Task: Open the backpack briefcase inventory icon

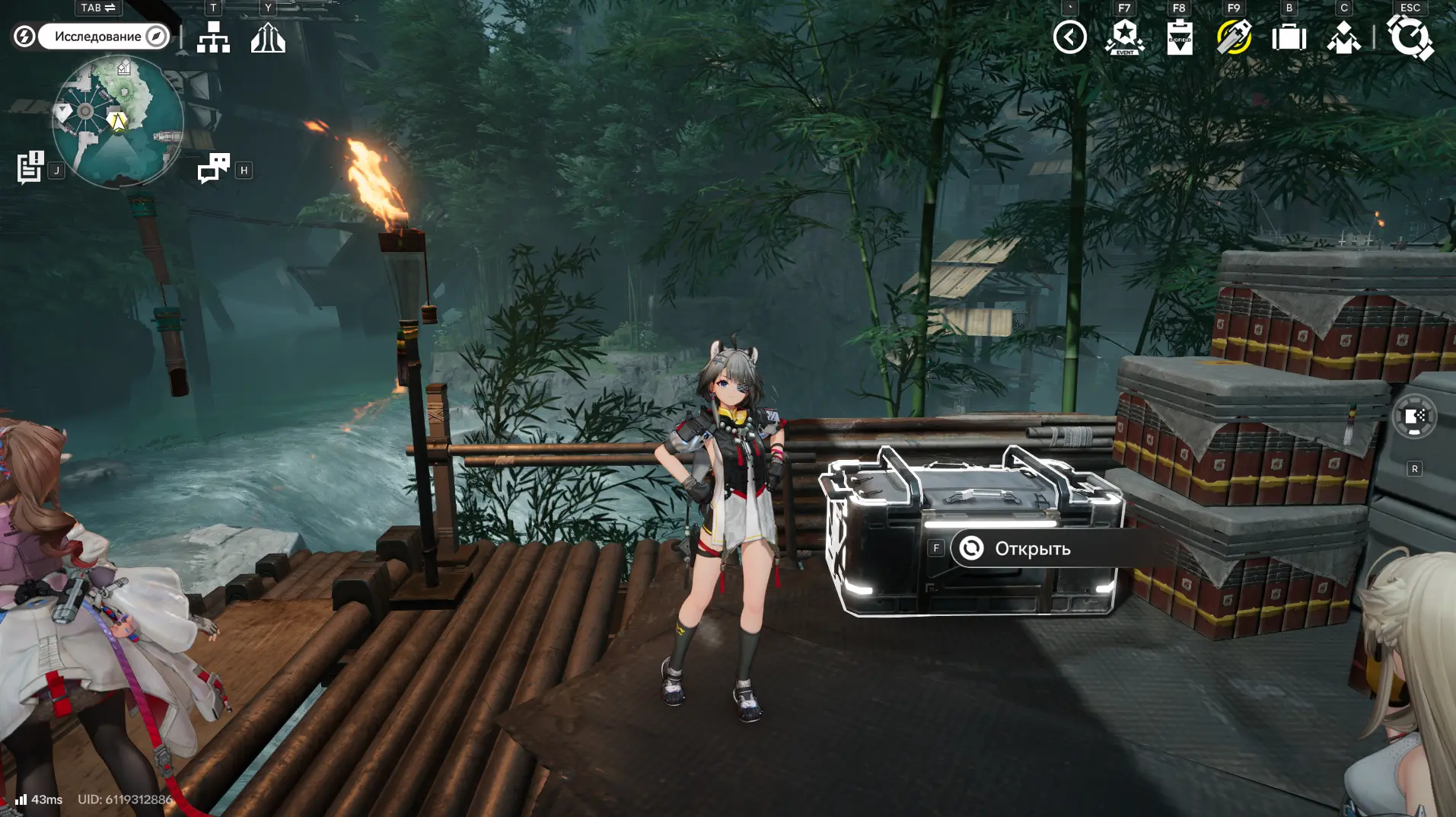Action: (x=1289, y=37)
